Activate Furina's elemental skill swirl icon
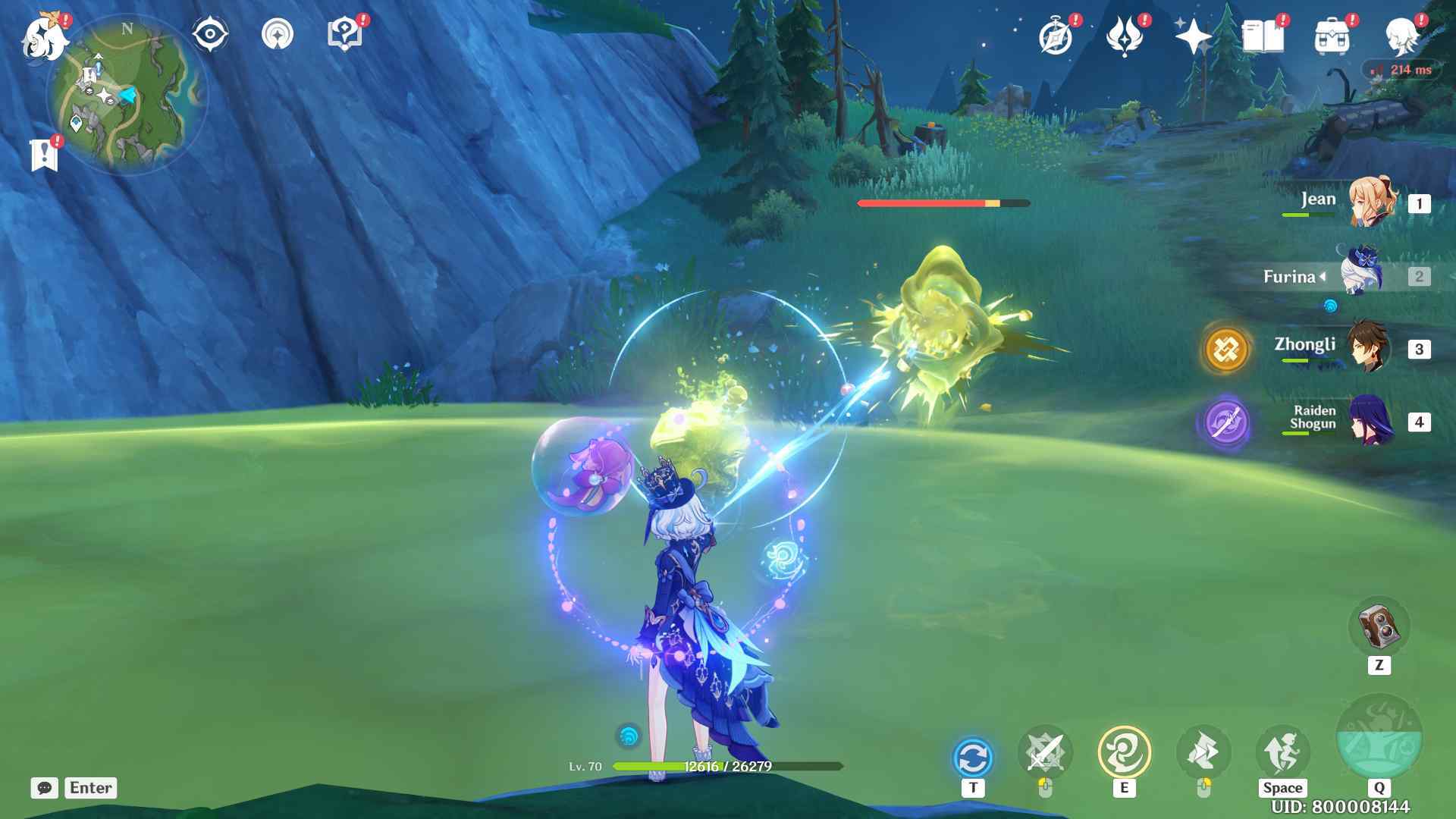Screen dimensions: 1456x819 click(1124, 752)
